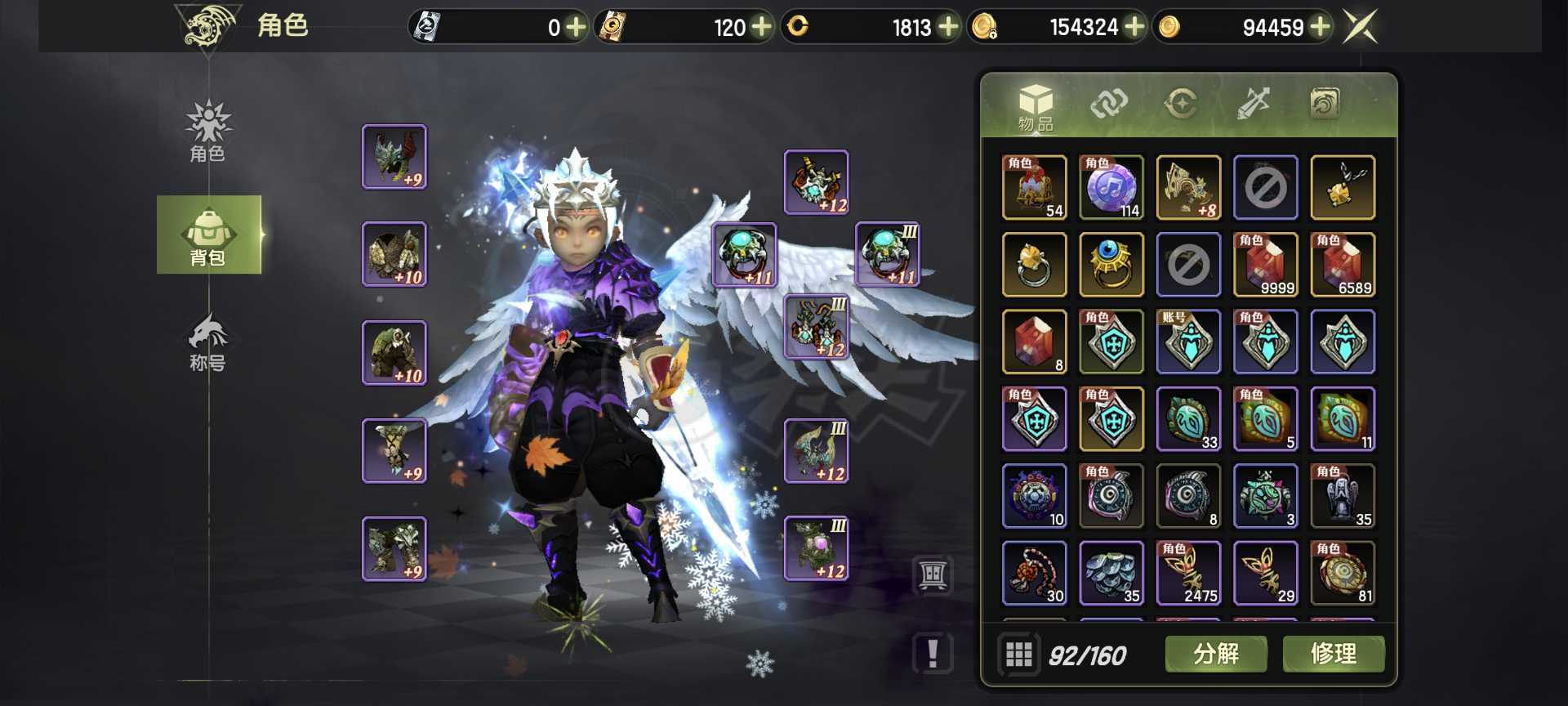Screen dimensions: 1568x706
Task: Select the equipped helmet slot with +9
Action: (x=394, y=157)
